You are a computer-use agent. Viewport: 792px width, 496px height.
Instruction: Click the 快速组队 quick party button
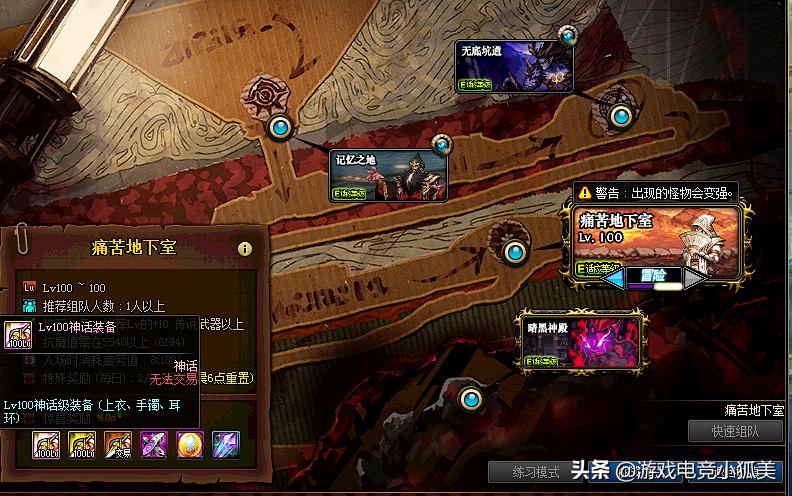point(735,432)
